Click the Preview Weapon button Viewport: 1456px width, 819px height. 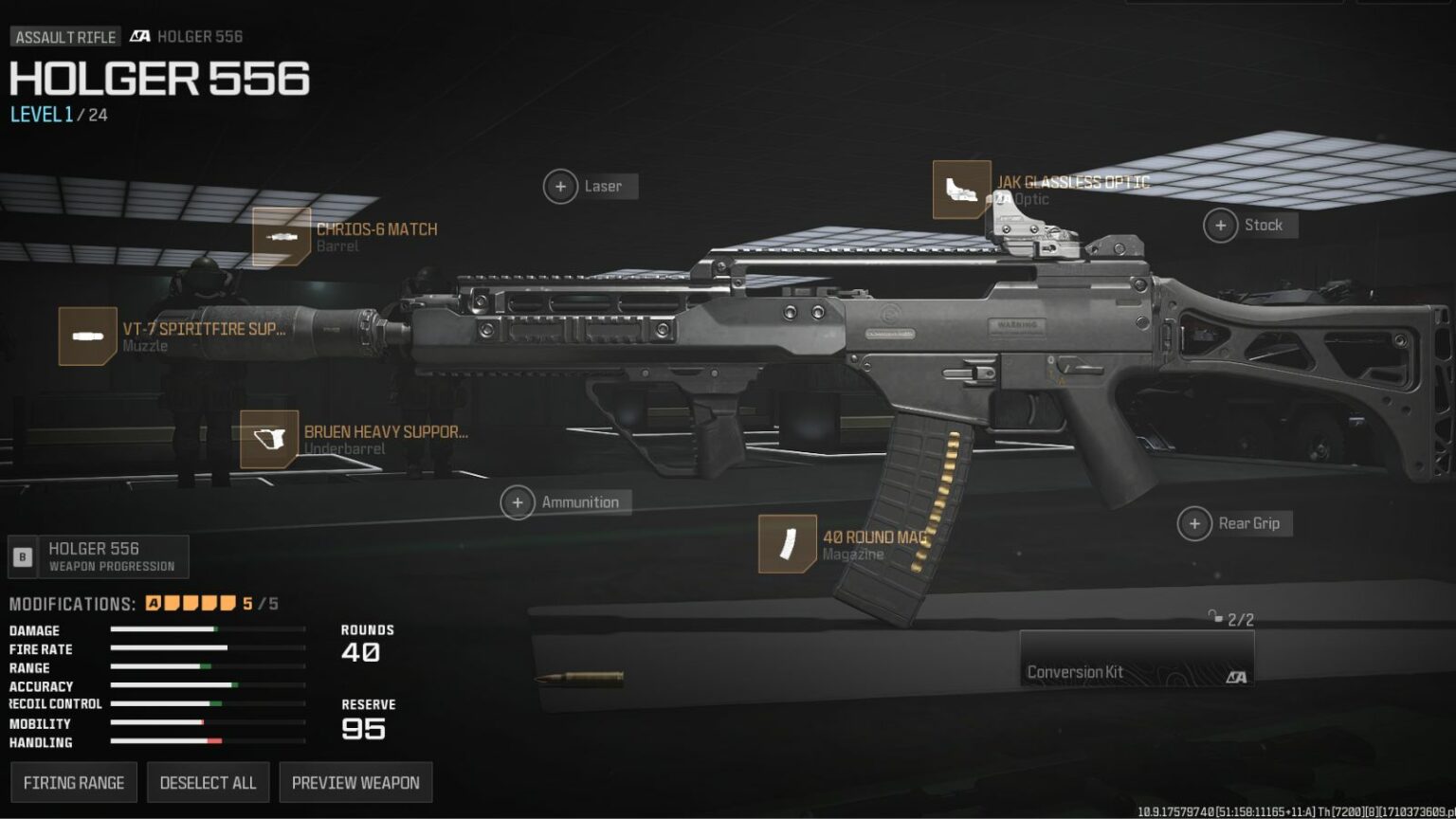coord(355,782)
